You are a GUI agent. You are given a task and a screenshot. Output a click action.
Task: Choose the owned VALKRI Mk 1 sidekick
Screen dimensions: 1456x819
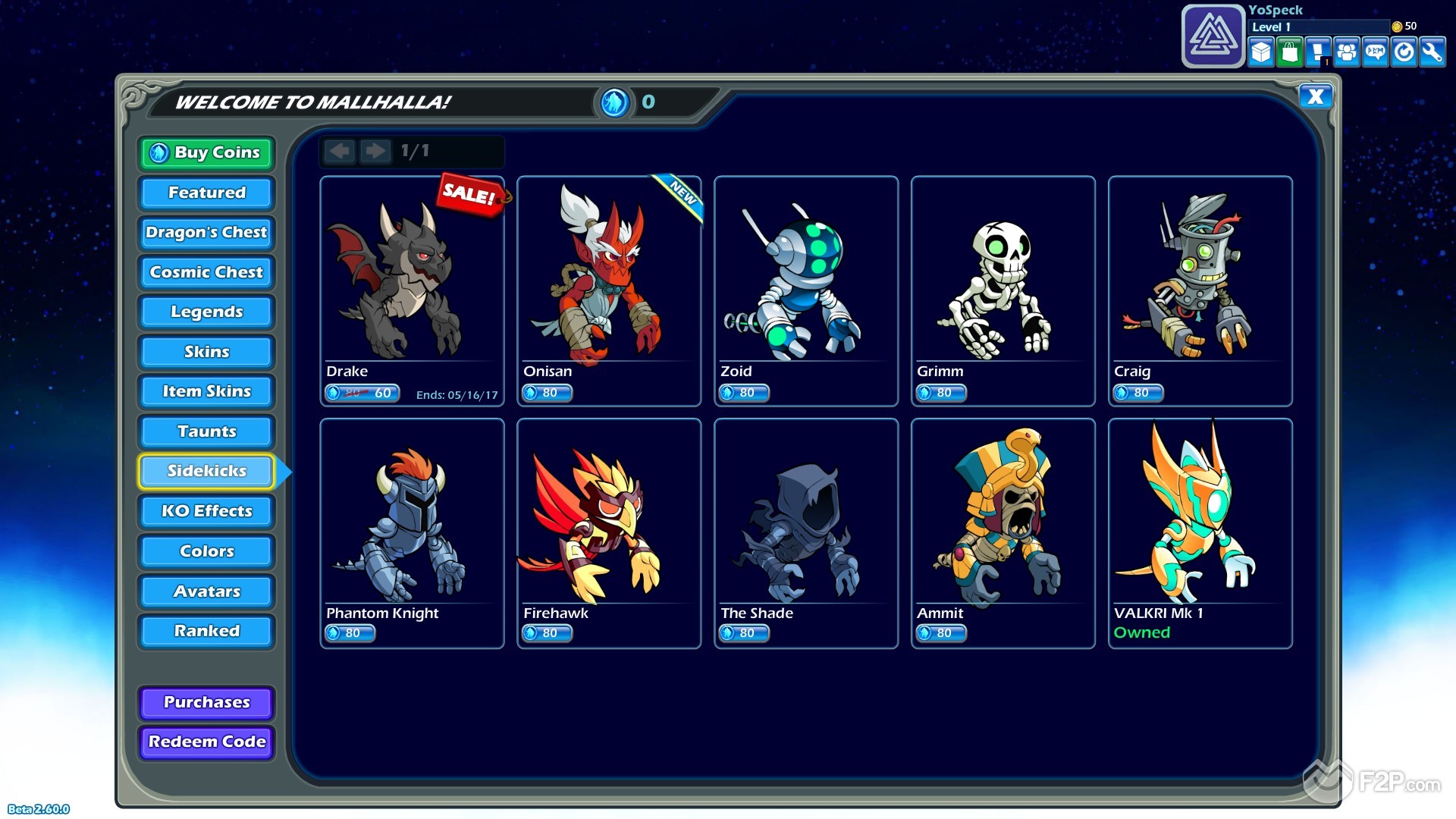point(1200,532)
